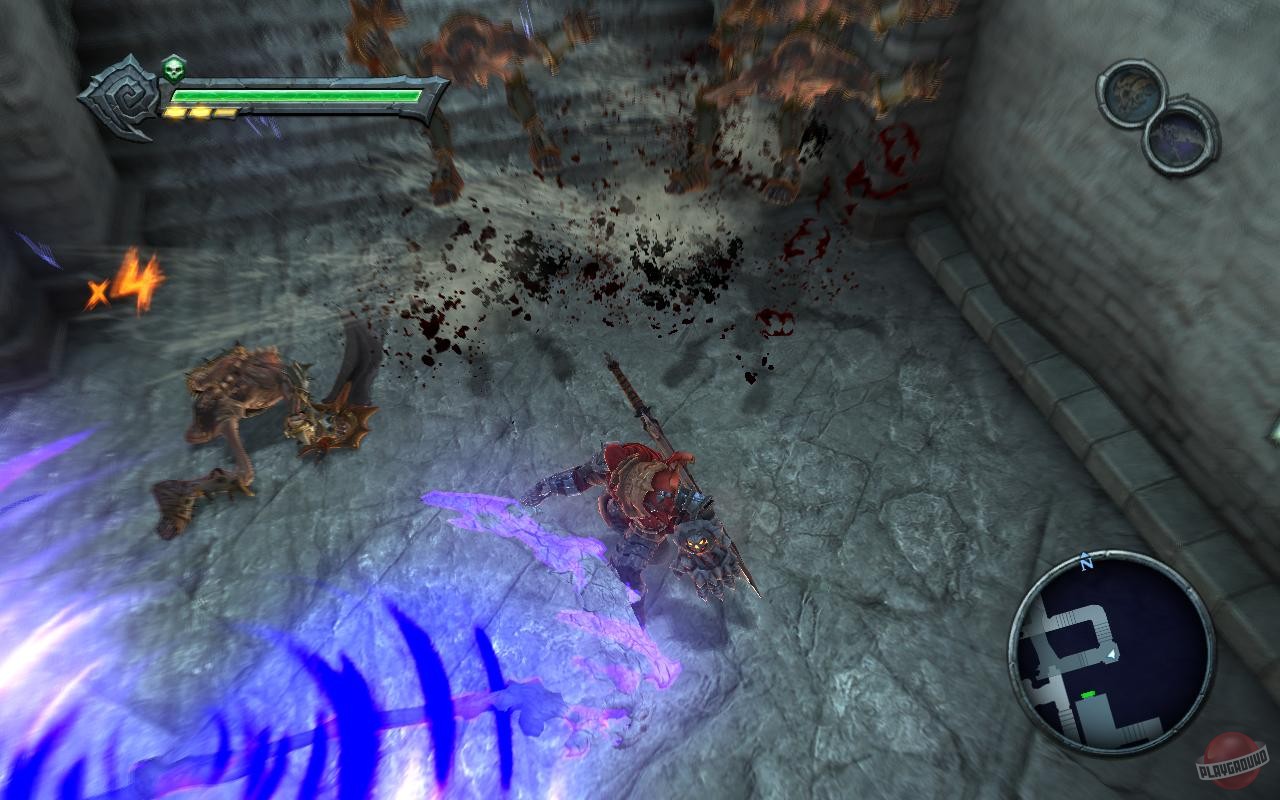Click the blue N compass marker on the minimap
Screen dimensions: 1280x800
tap(1085, 563)
